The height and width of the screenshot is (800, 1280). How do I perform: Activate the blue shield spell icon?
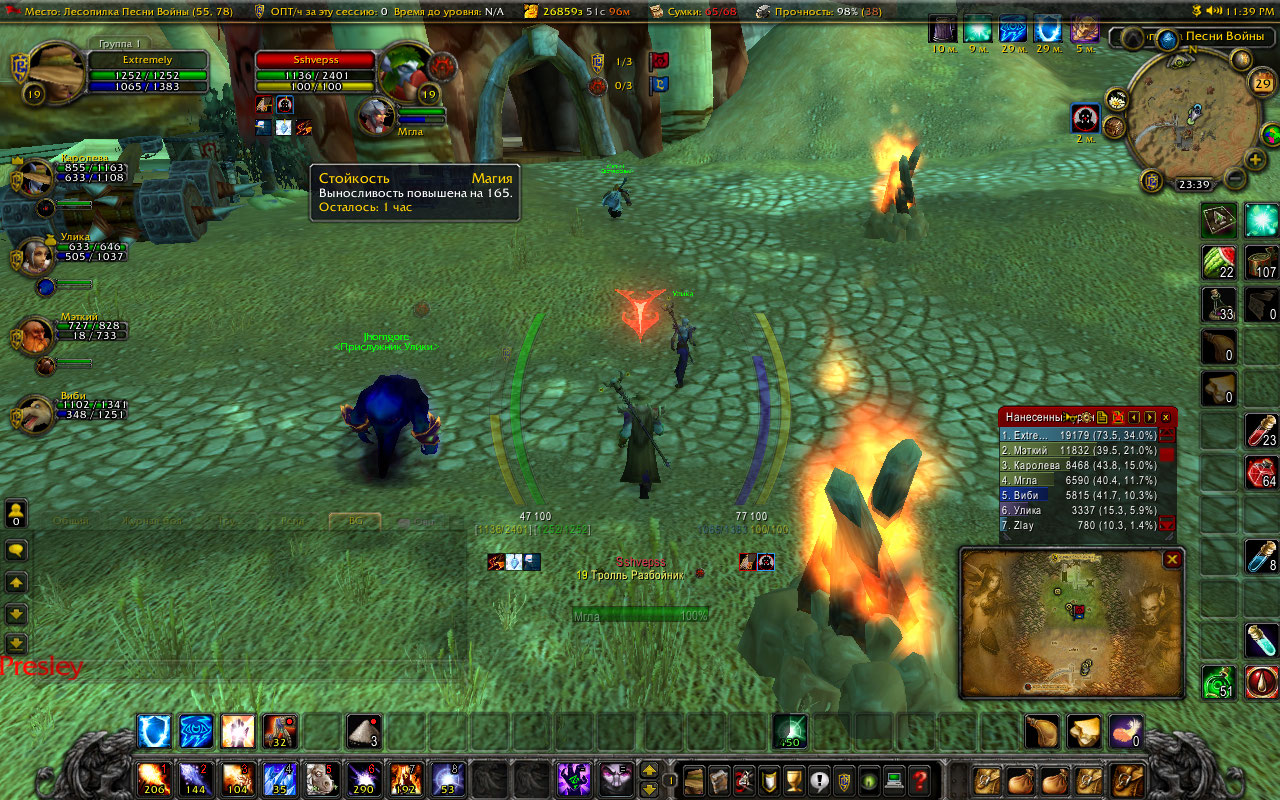coord(153,731)
